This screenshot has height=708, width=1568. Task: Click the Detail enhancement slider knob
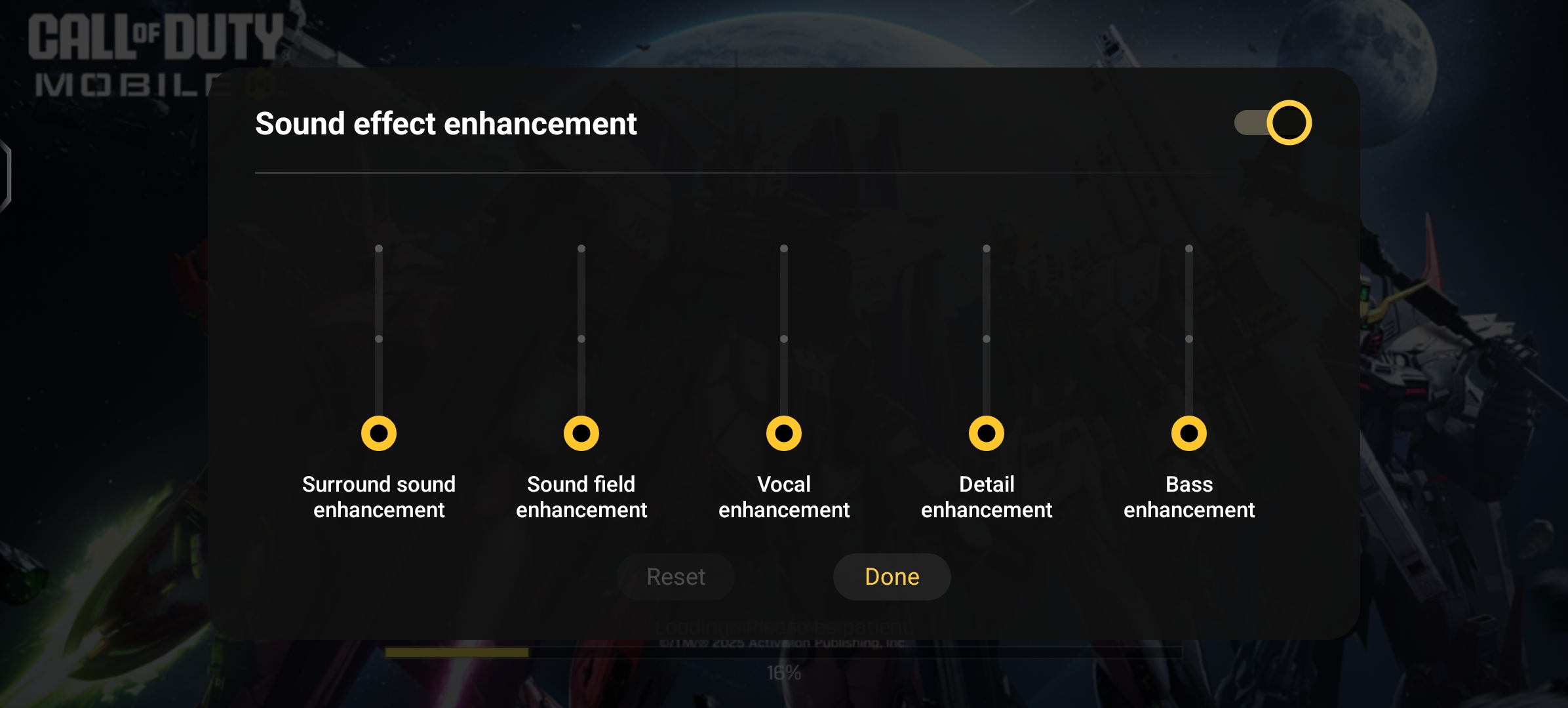click(987, 433)
